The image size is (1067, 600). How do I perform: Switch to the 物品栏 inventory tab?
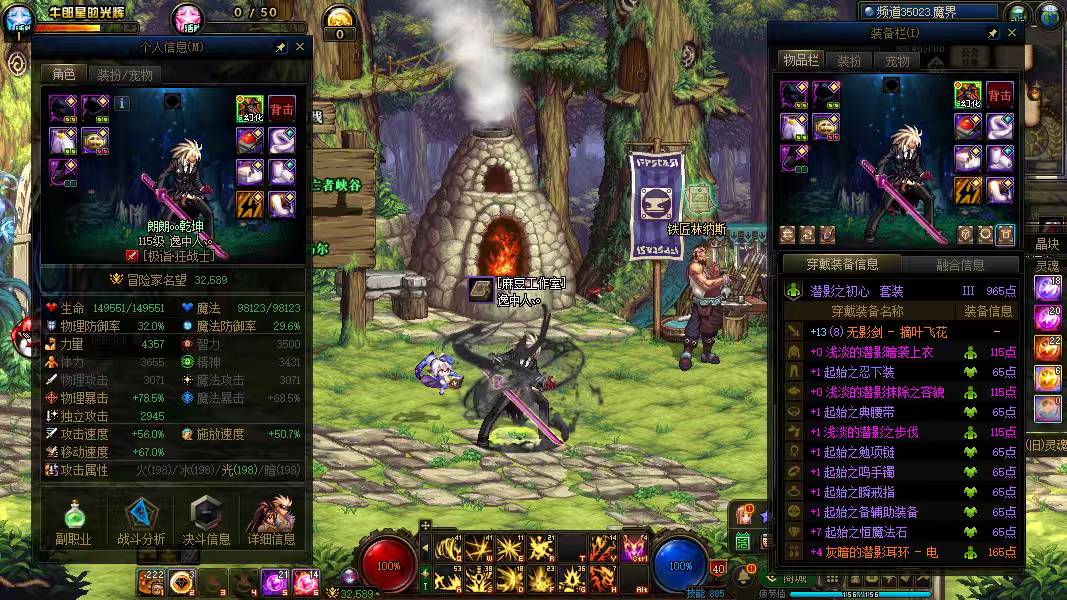[x=801, y=61]
